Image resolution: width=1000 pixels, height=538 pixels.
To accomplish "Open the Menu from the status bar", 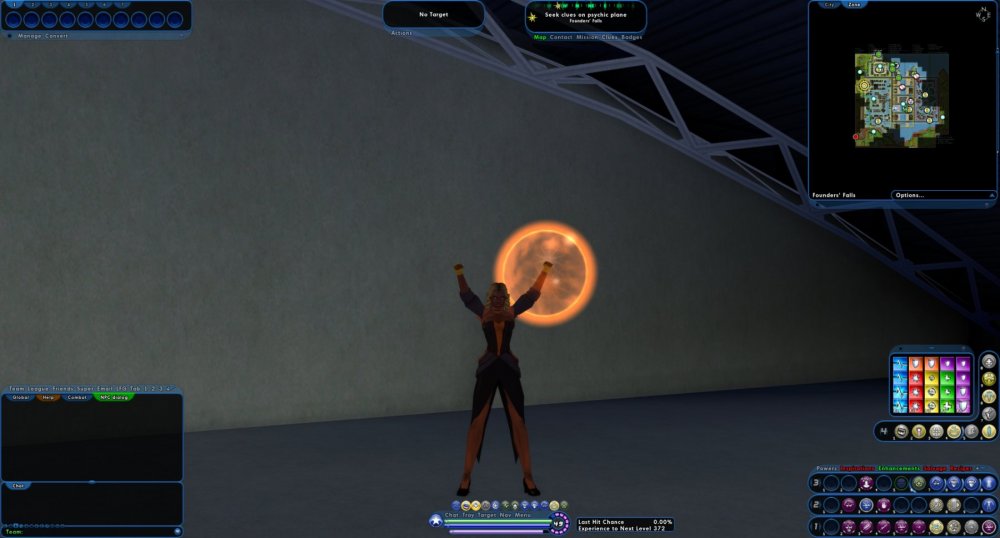I will click(x=523, y=514).
